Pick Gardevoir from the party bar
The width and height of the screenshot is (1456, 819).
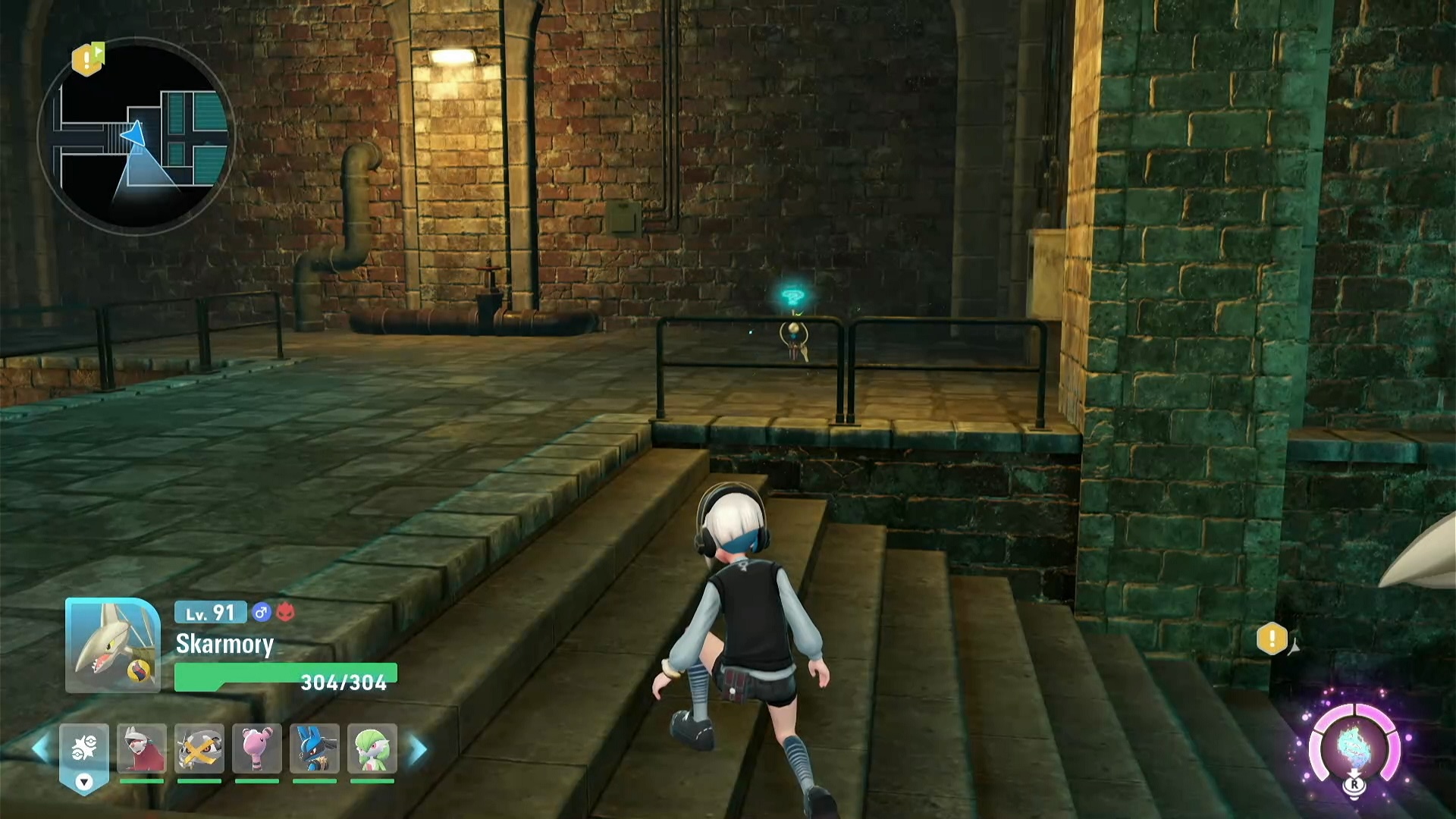(x=372, y=749)
